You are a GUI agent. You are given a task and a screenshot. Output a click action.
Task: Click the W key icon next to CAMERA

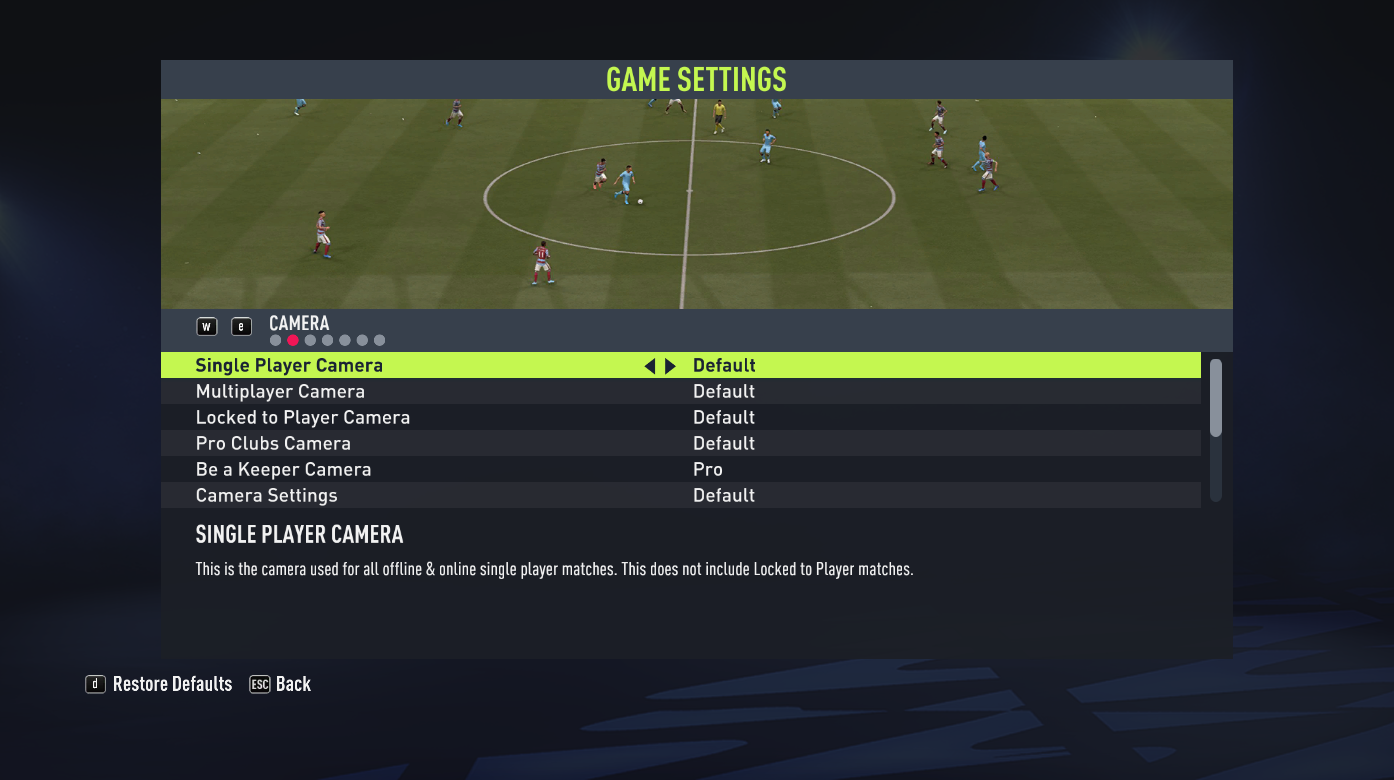click(206, 326)
